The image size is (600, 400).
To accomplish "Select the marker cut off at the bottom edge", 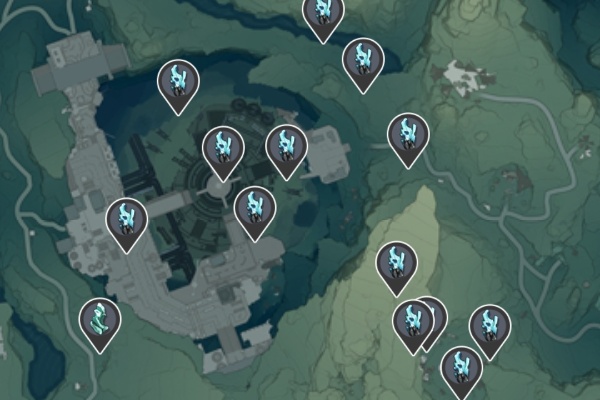I will click(x=461, y=369).
